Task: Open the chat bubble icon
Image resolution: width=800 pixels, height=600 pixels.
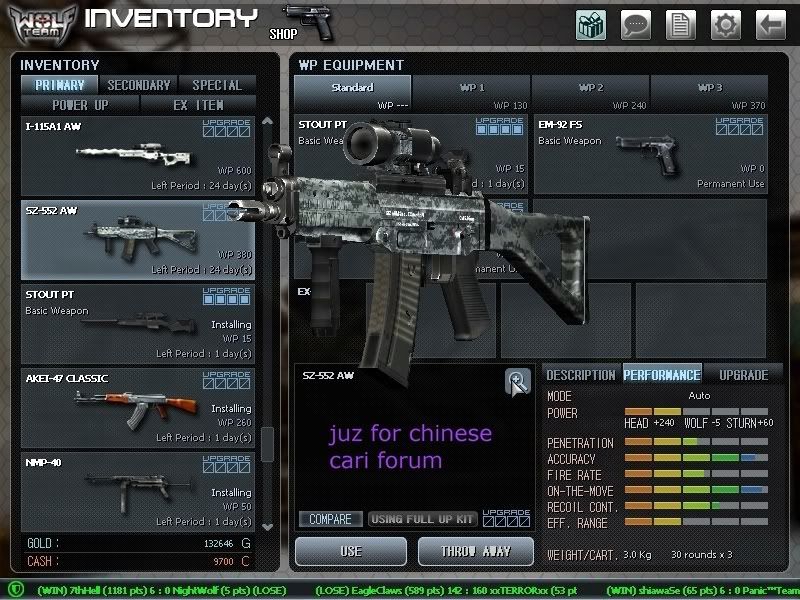Action: [636, 24]
